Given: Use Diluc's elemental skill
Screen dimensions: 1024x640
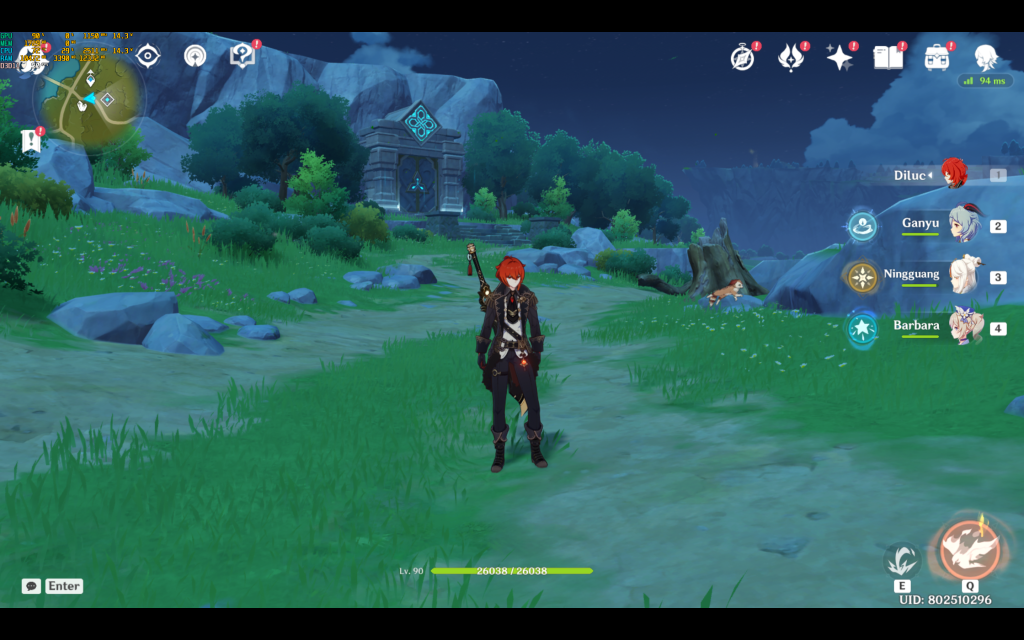Looking at the screenshot, I should coord(902,560).
